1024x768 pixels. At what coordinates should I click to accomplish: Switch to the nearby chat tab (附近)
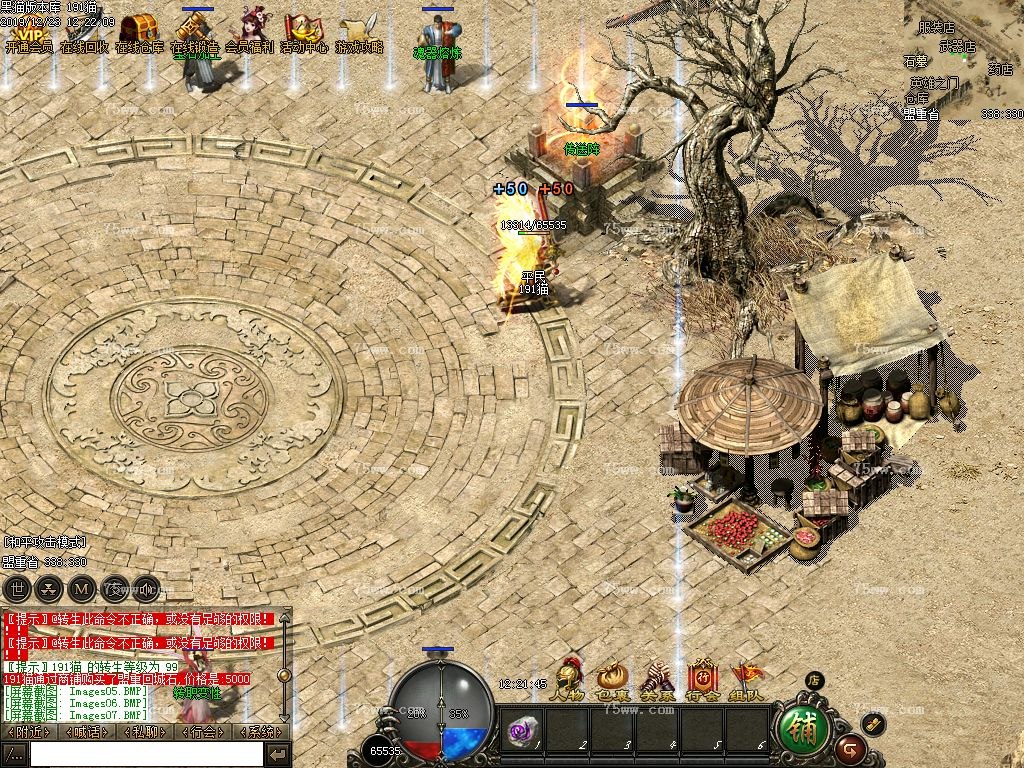coord(29,733)
